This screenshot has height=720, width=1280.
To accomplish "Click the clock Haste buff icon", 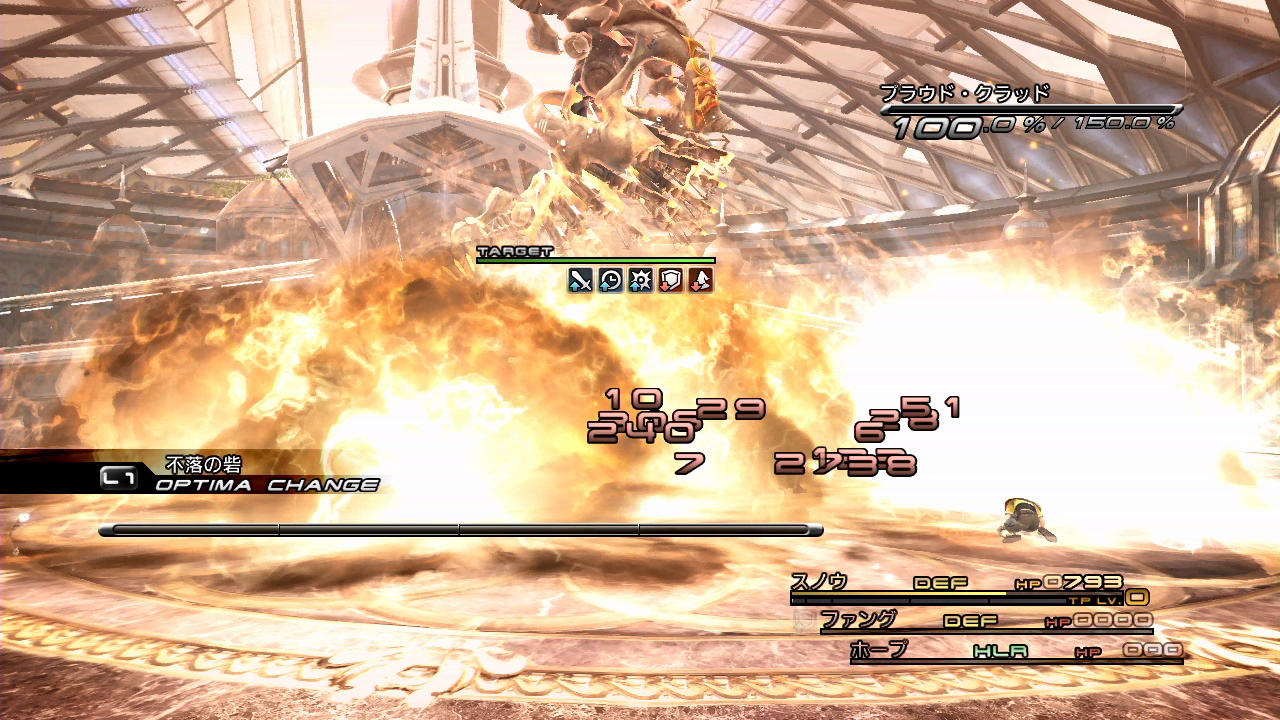I will [x=611, y=281].
